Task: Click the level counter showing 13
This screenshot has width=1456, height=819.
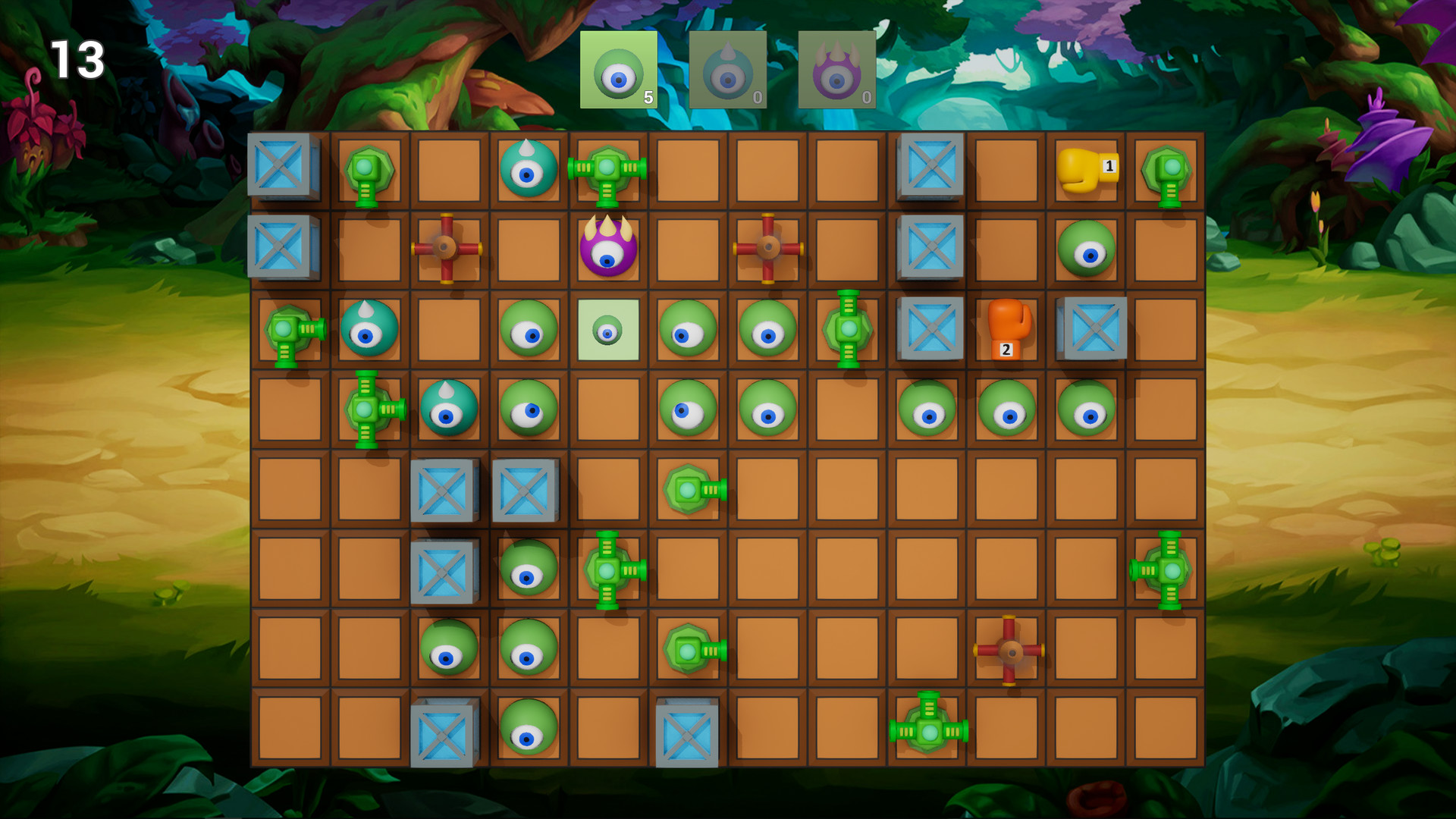Action: click(x=78, y=59)
